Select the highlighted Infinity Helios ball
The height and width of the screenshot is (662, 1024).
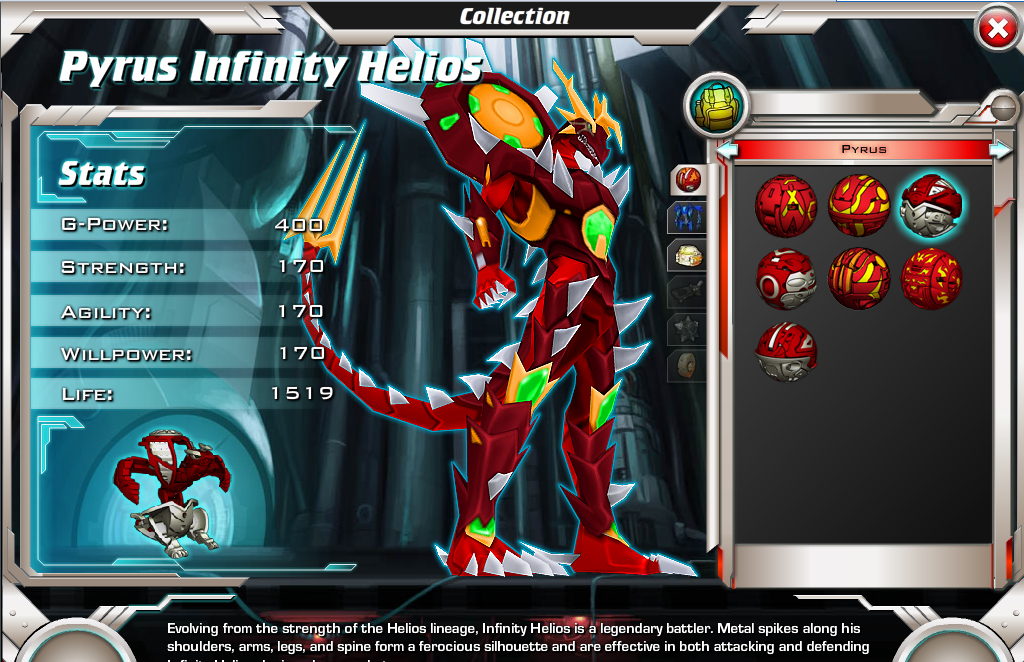point(932,205)
